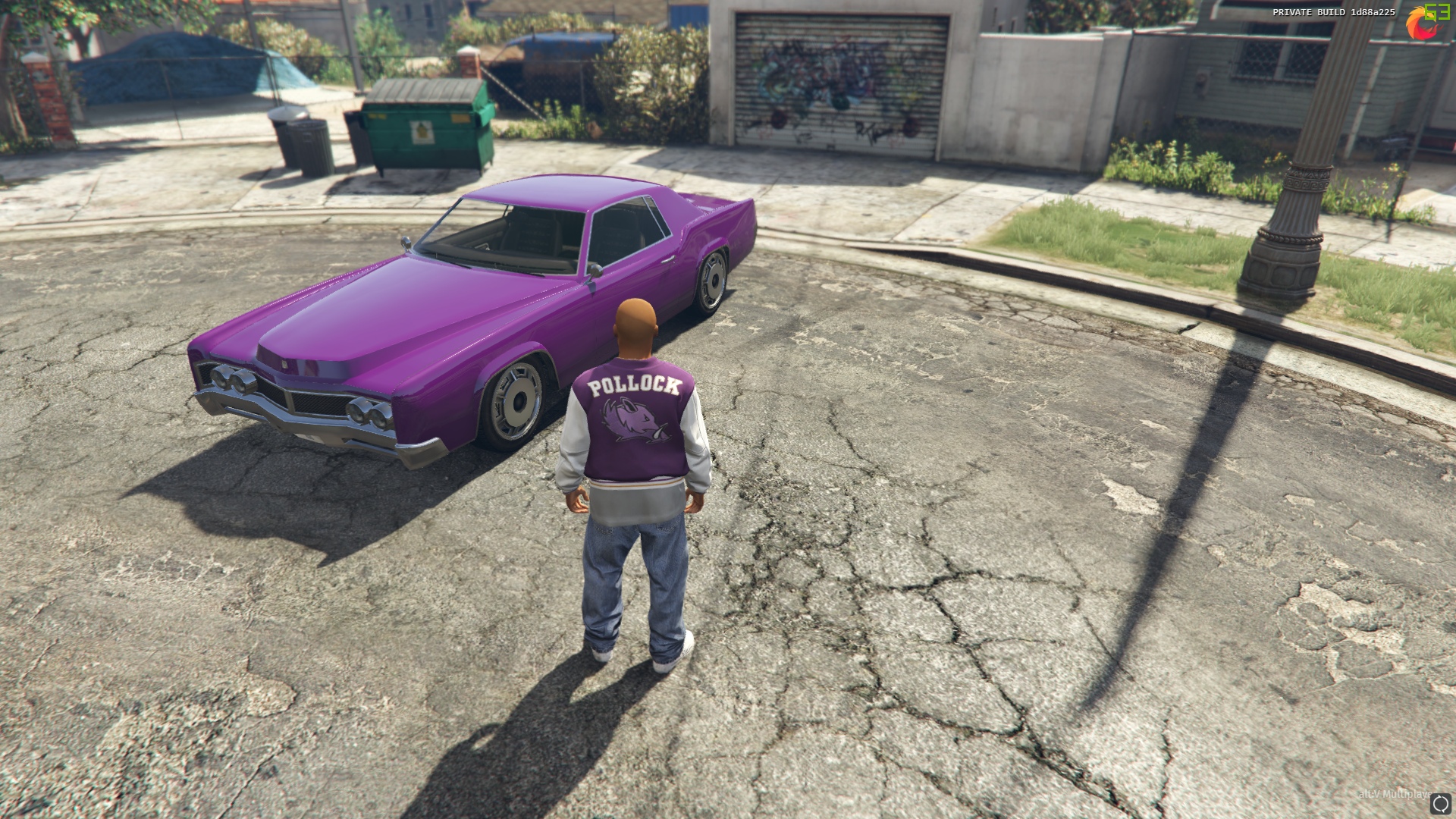Click the orange flame logo icon

1417,26
